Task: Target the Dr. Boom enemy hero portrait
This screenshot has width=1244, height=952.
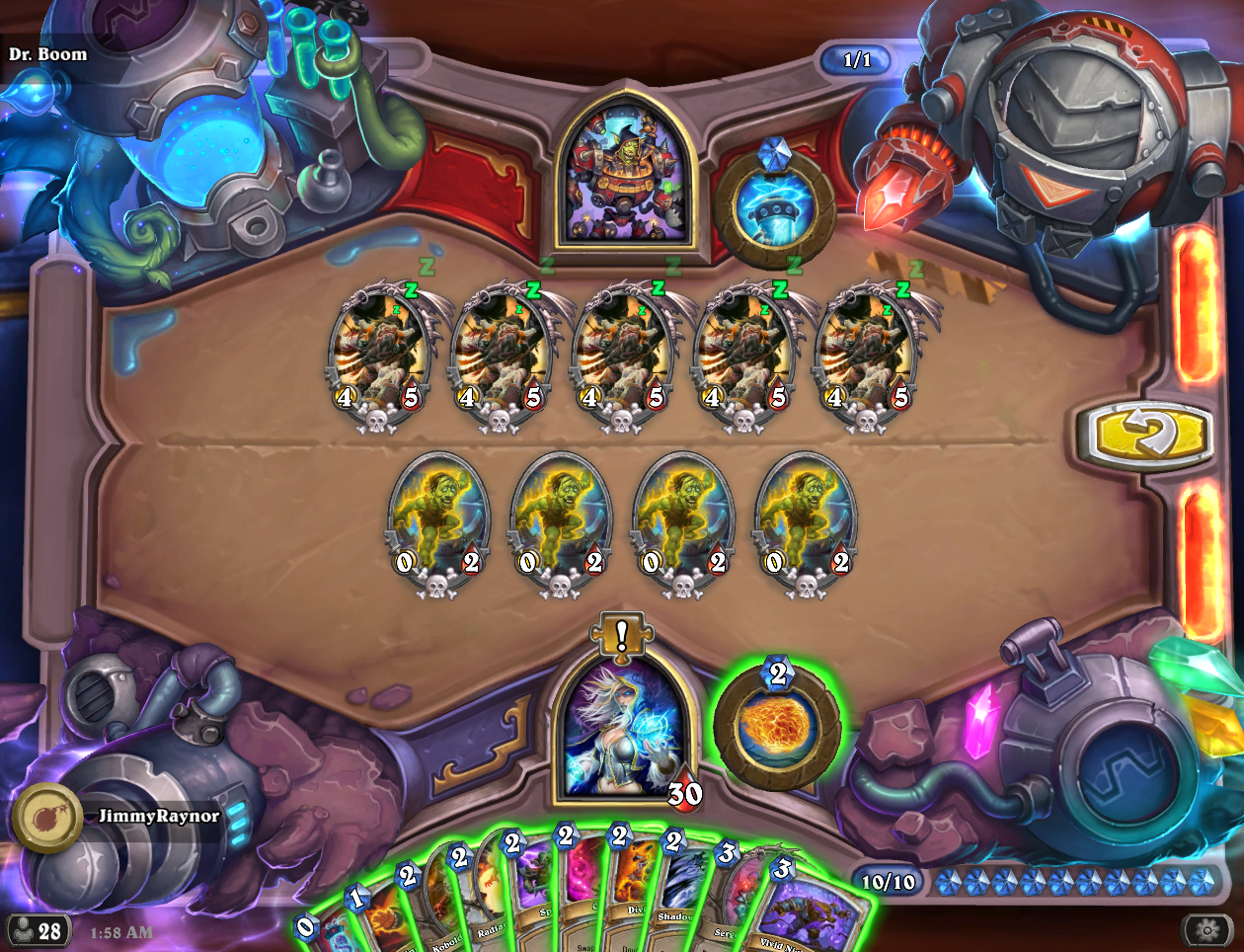Action: pos(621,176)
